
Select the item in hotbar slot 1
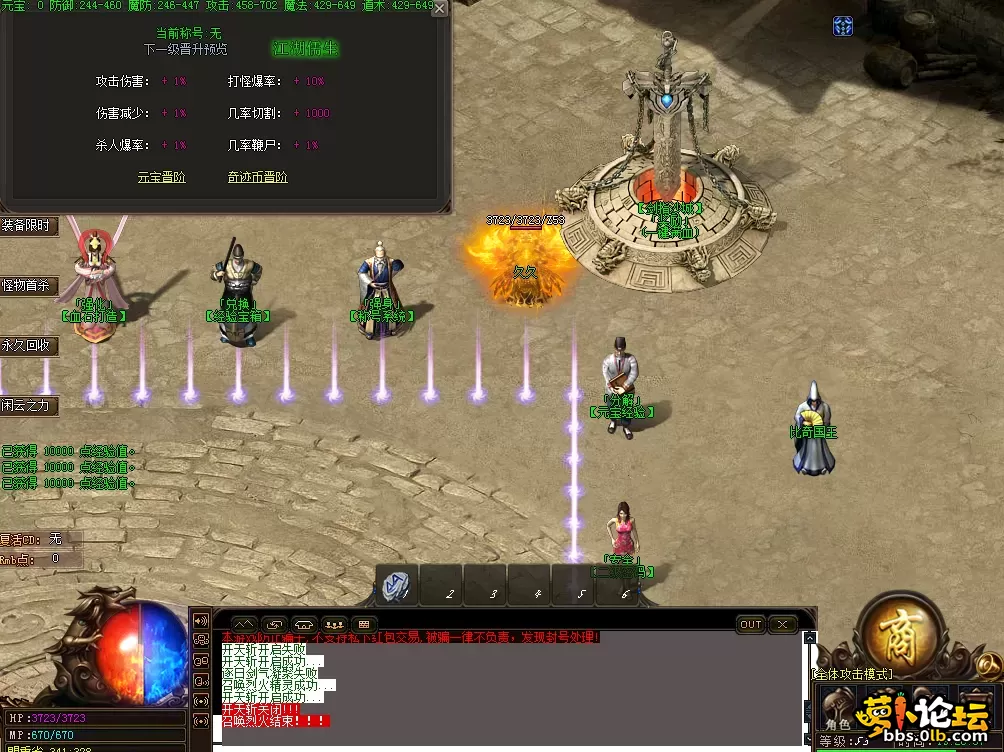point(397,586)
